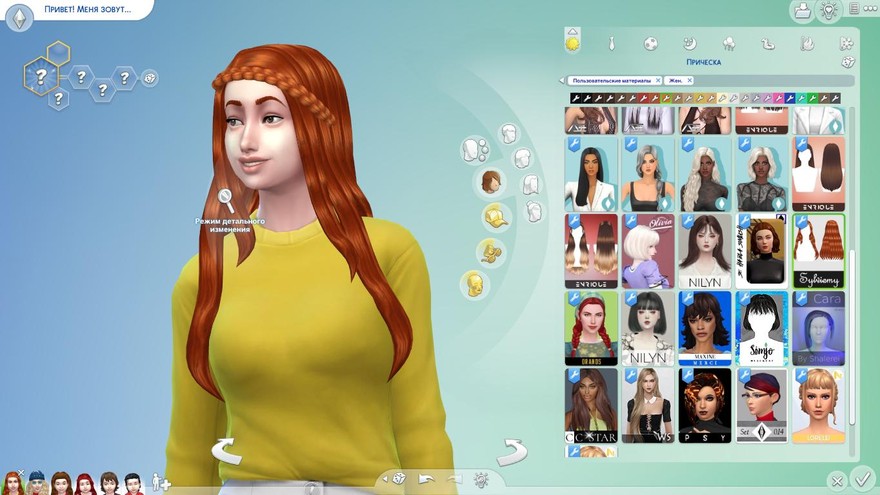Remove the "Жен." filter tag
The height and width of the screenshot is (495, 880).
[x=690, y=80]
